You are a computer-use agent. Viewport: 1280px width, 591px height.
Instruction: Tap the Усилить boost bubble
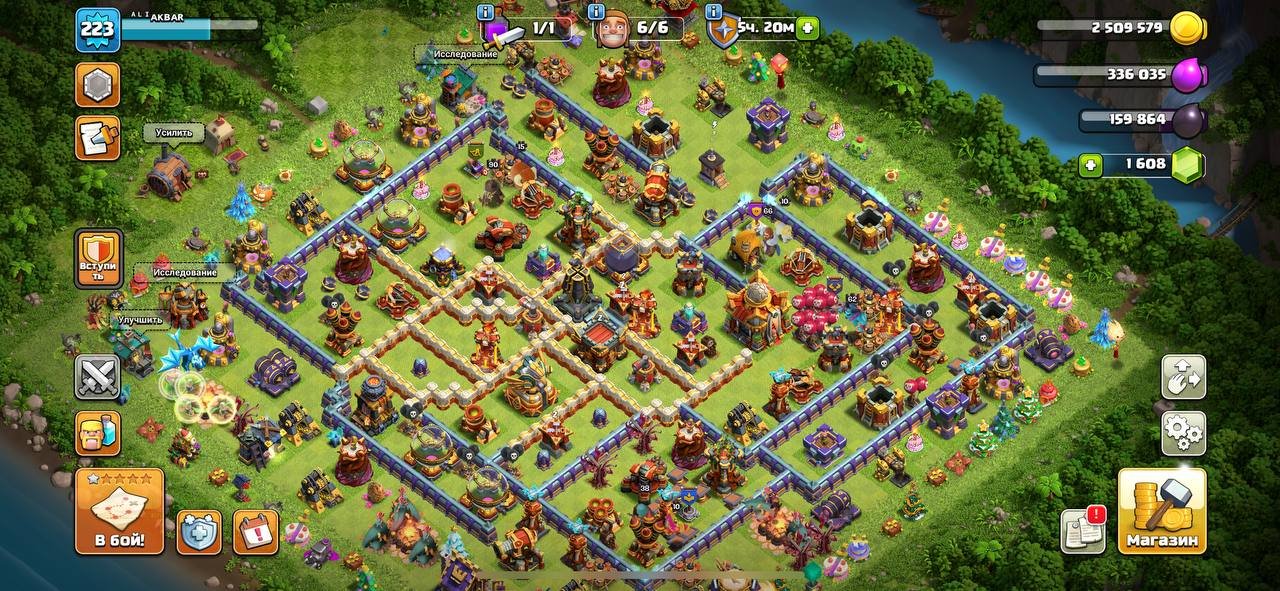tap(174, 133)
